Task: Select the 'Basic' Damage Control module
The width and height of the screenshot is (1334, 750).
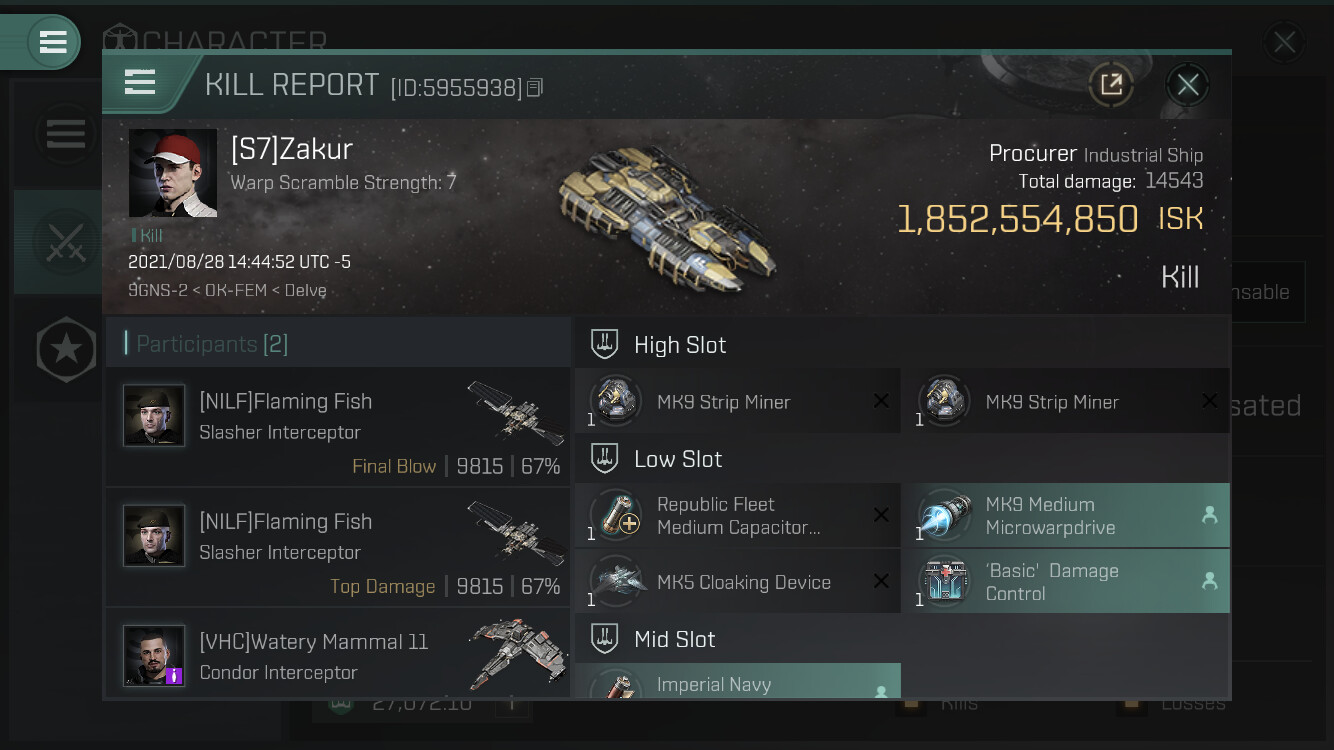Action: [x=1066, y=582]
